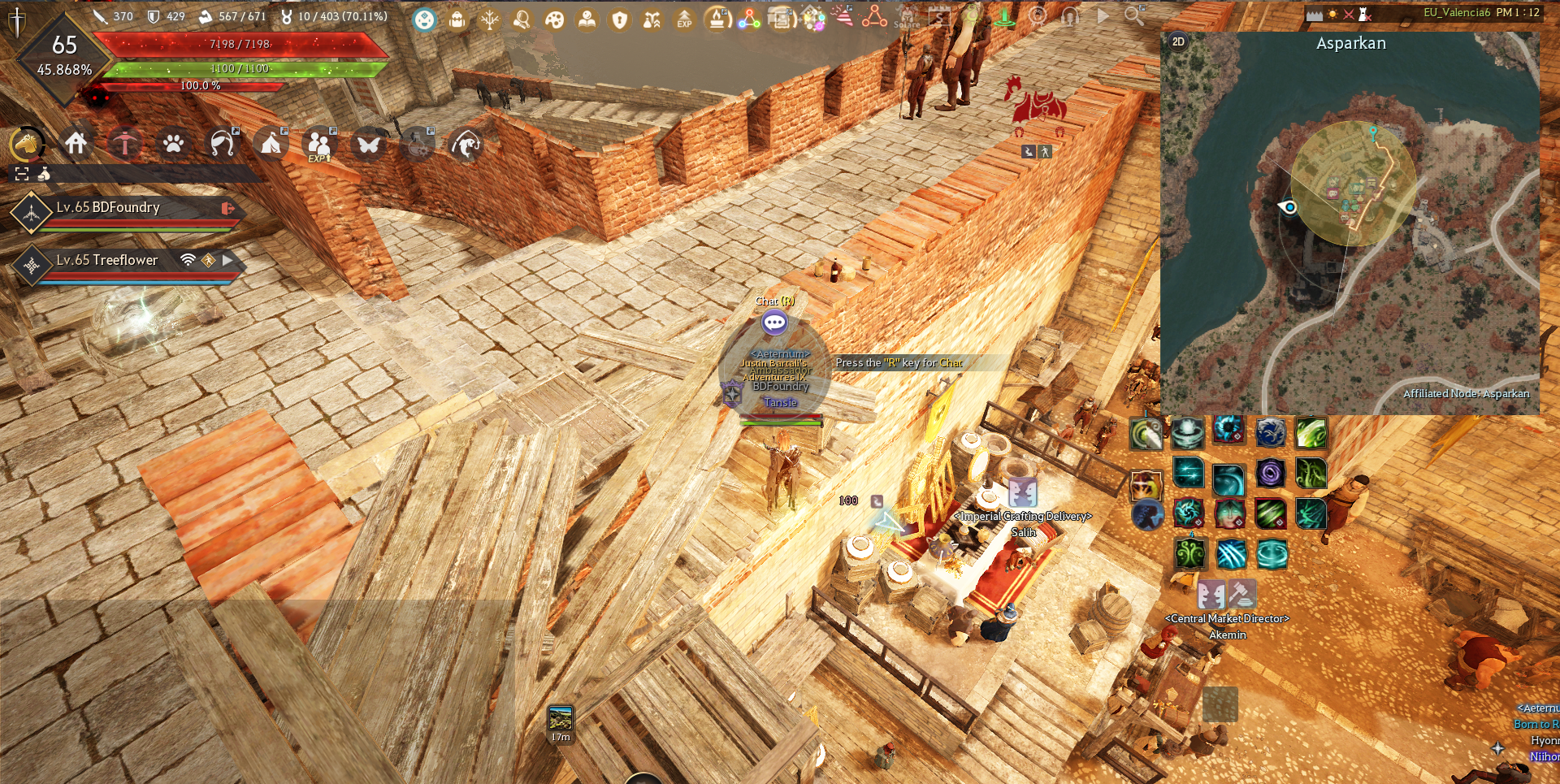The image size is (1560, 784).
Task: Click the red pickaxe worker icon
Action: pos(124,144)
